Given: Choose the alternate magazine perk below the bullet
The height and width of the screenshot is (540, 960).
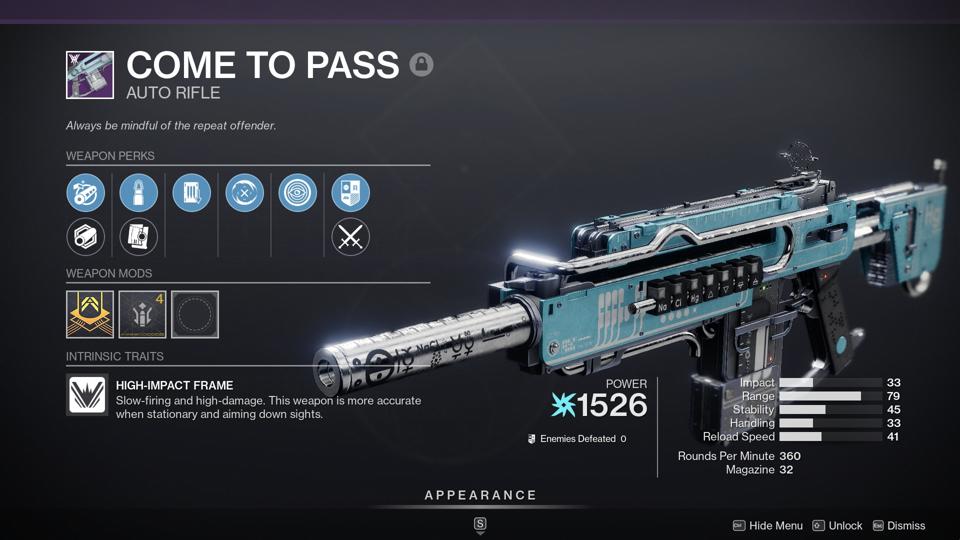Looking at the screenshot, I should click(x=138, y=237).
